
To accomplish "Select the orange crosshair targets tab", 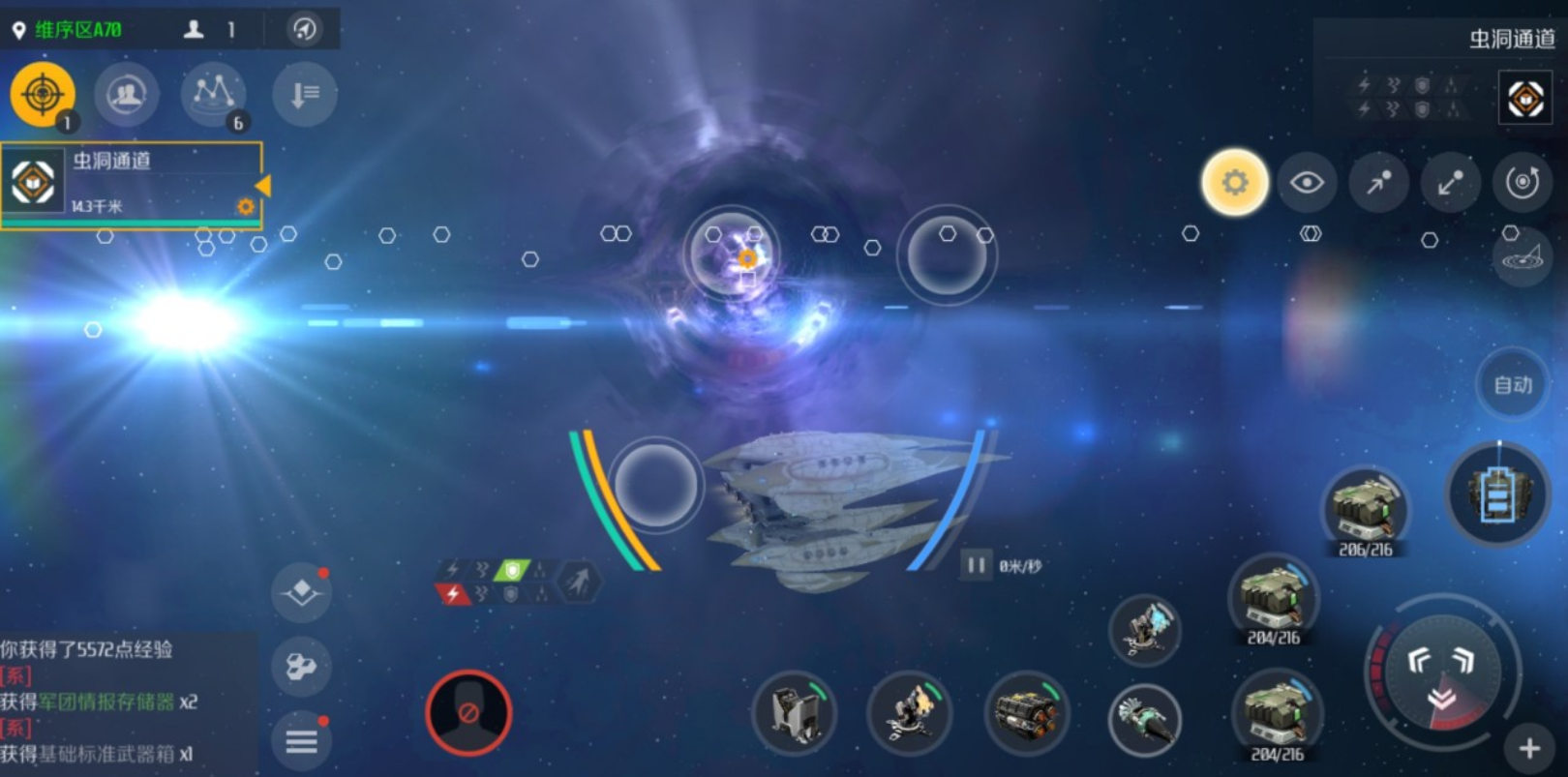I will coord(43,95).
